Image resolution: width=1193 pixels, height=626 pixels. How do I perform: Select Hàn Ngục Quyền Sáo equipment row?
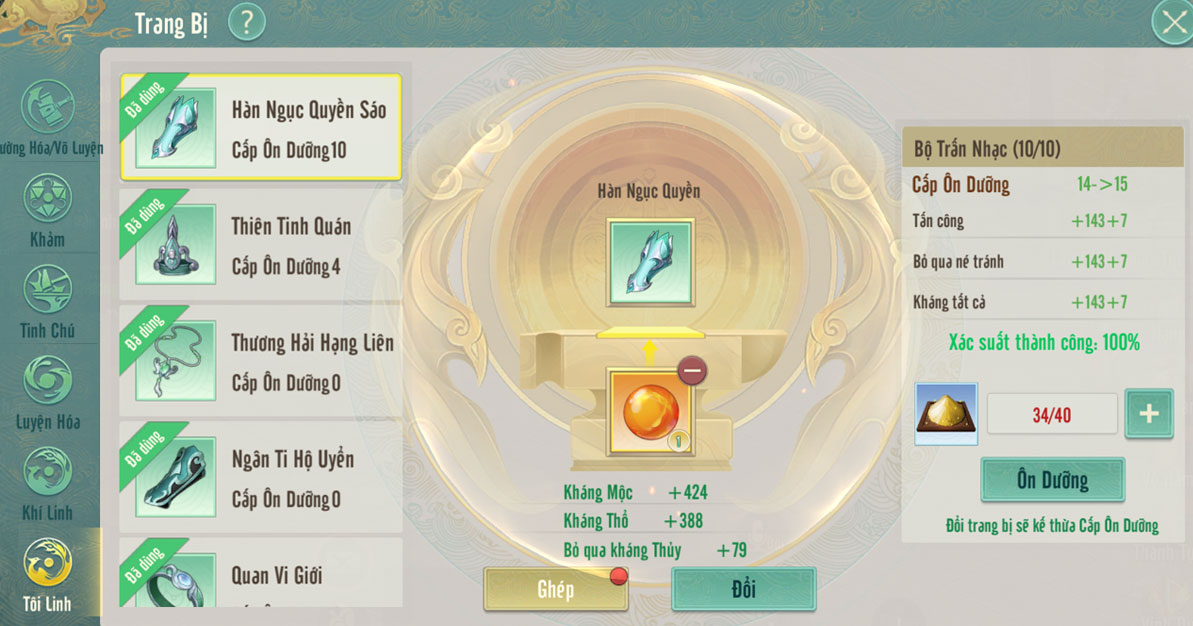pos(260,128)
